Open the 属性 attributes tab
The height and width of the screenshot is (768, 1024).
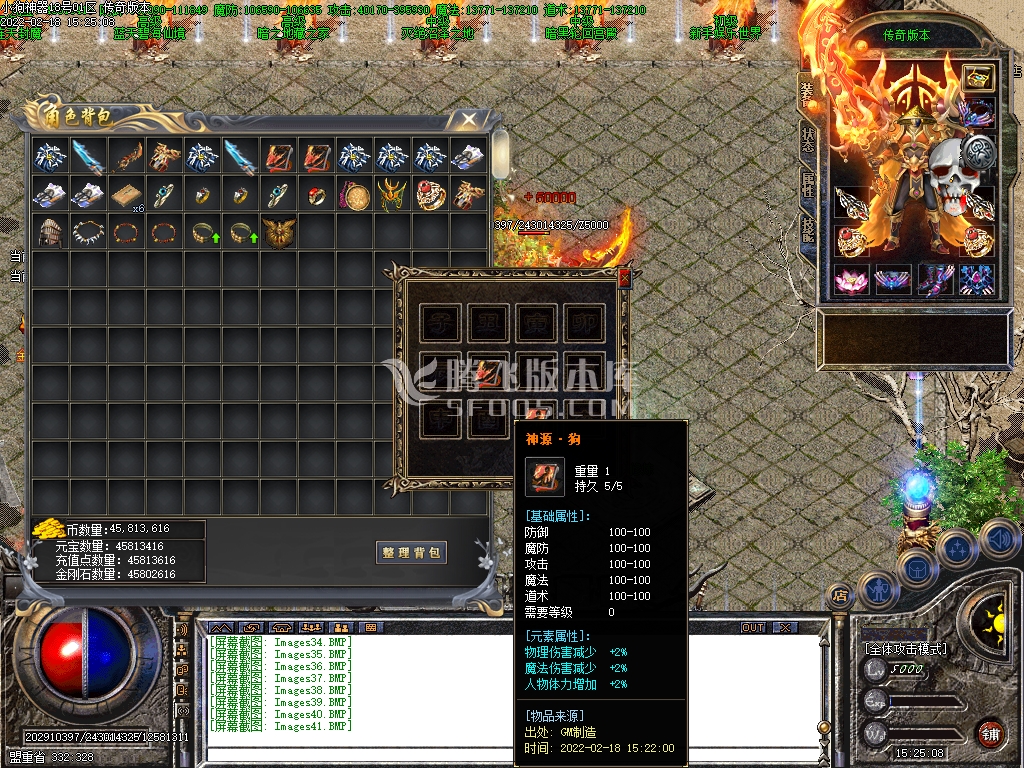coord(808,186)
